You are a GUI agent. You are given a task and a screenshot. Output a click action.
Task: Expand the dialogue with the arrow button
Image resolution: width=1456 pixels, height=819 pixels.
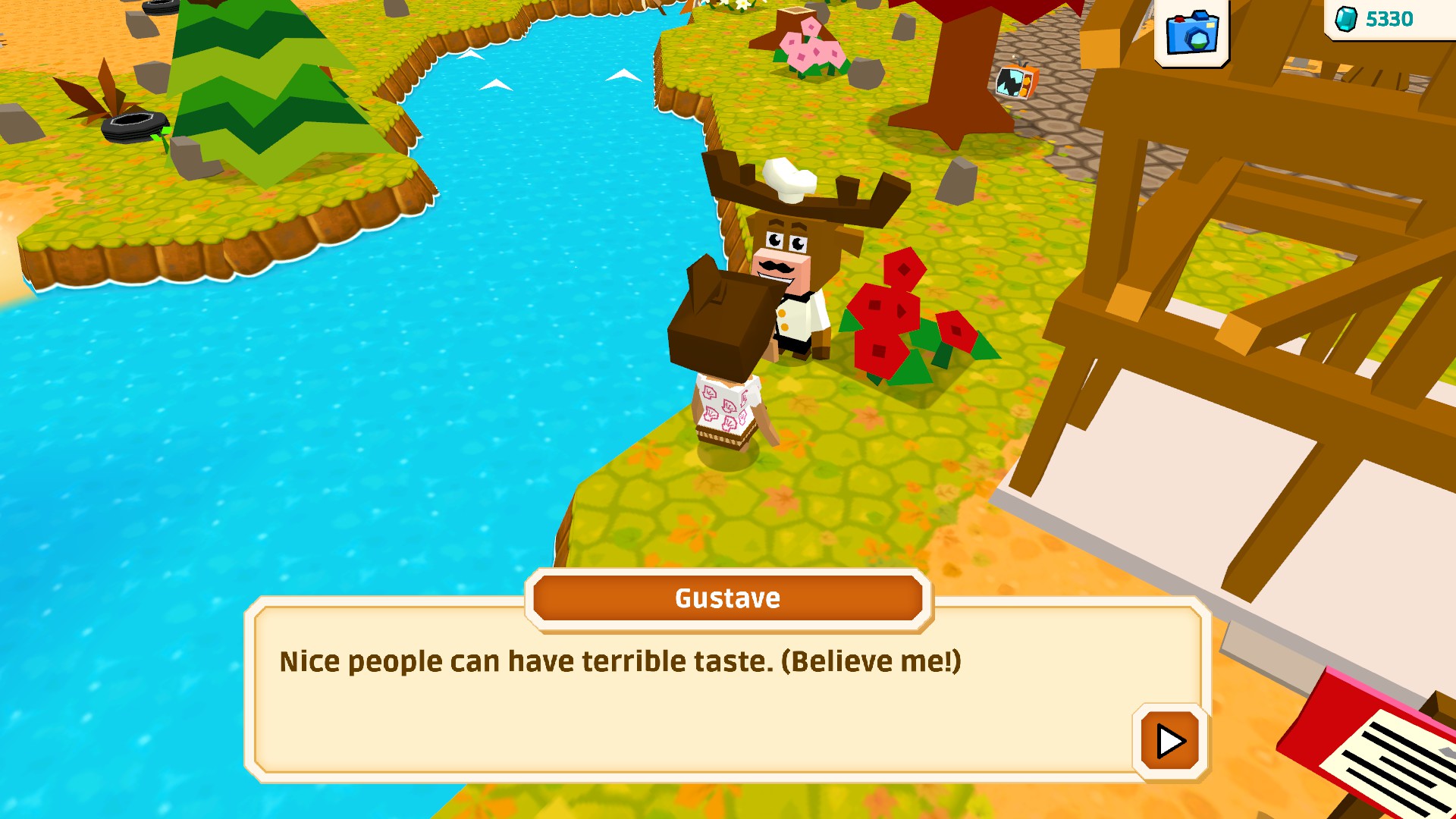pos(1169,743)
